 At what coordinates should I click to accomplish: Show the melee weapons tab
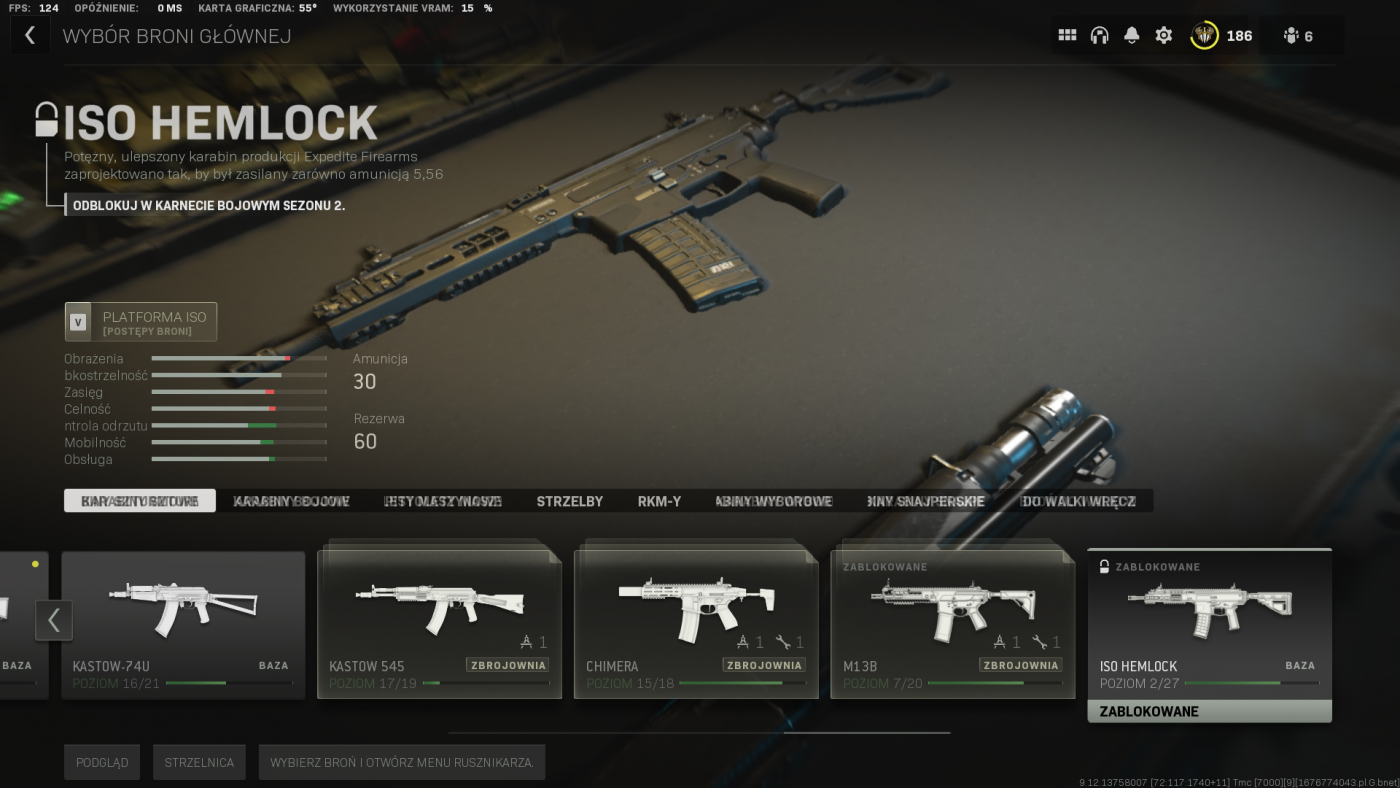pyautogui.click(x=1078, y=501)
